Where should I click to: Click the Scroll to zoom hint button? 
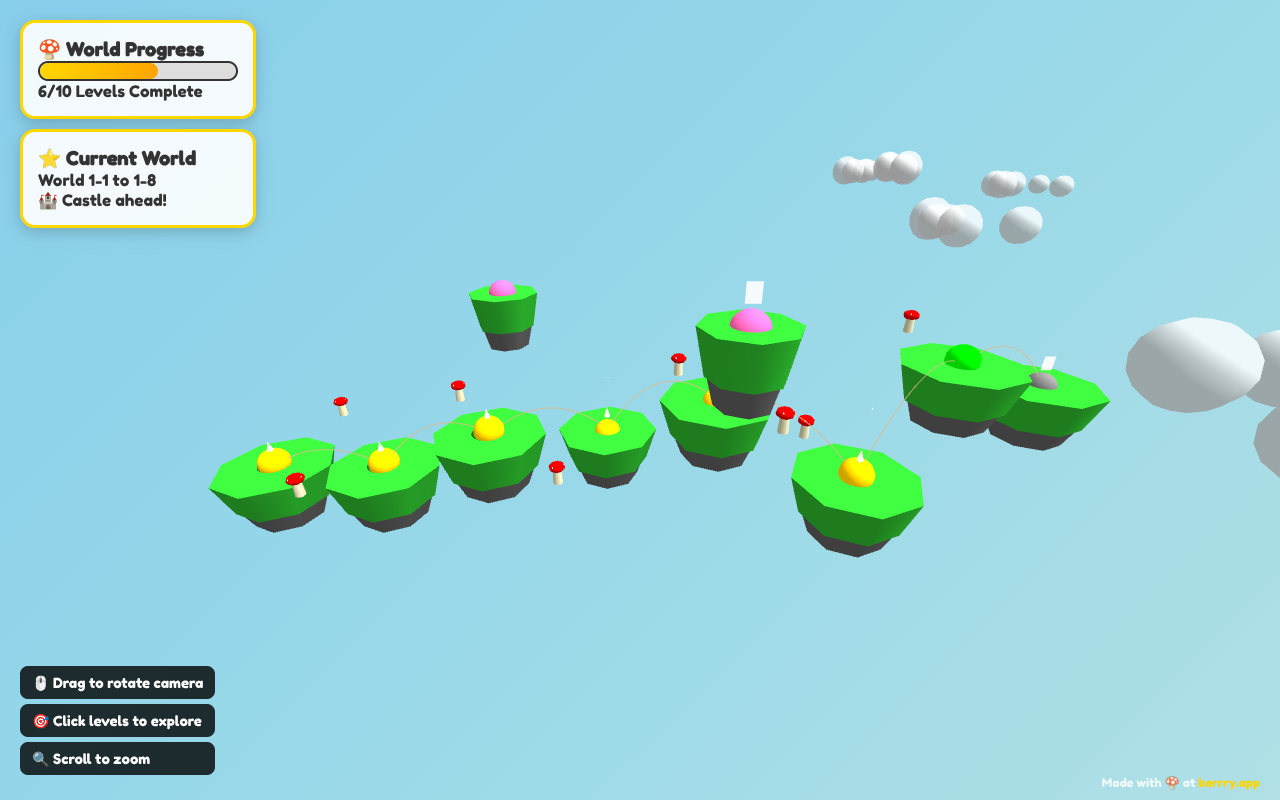point(117,758)
